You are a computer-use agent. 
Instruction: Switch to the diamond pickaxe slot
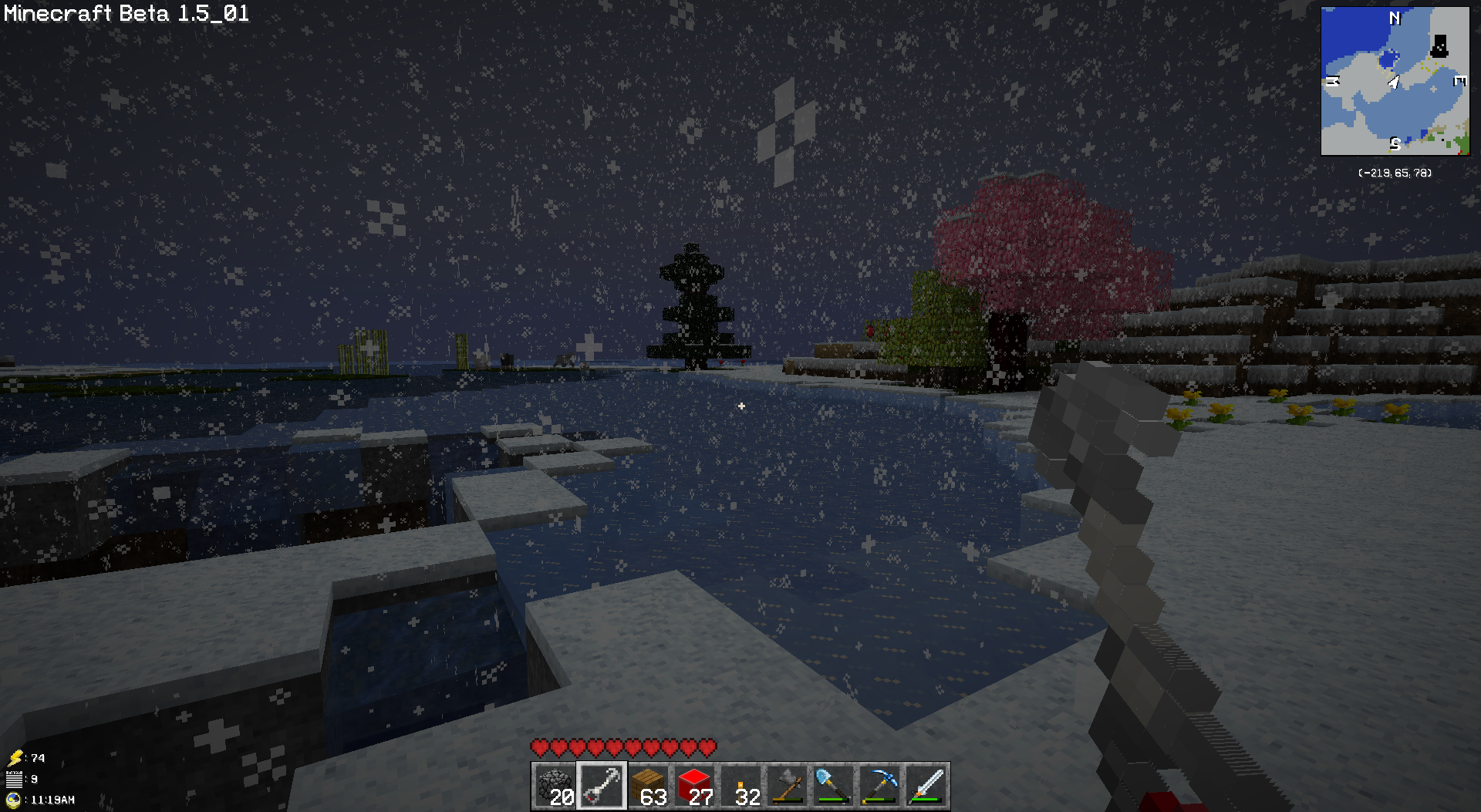[x=880, y=786]
